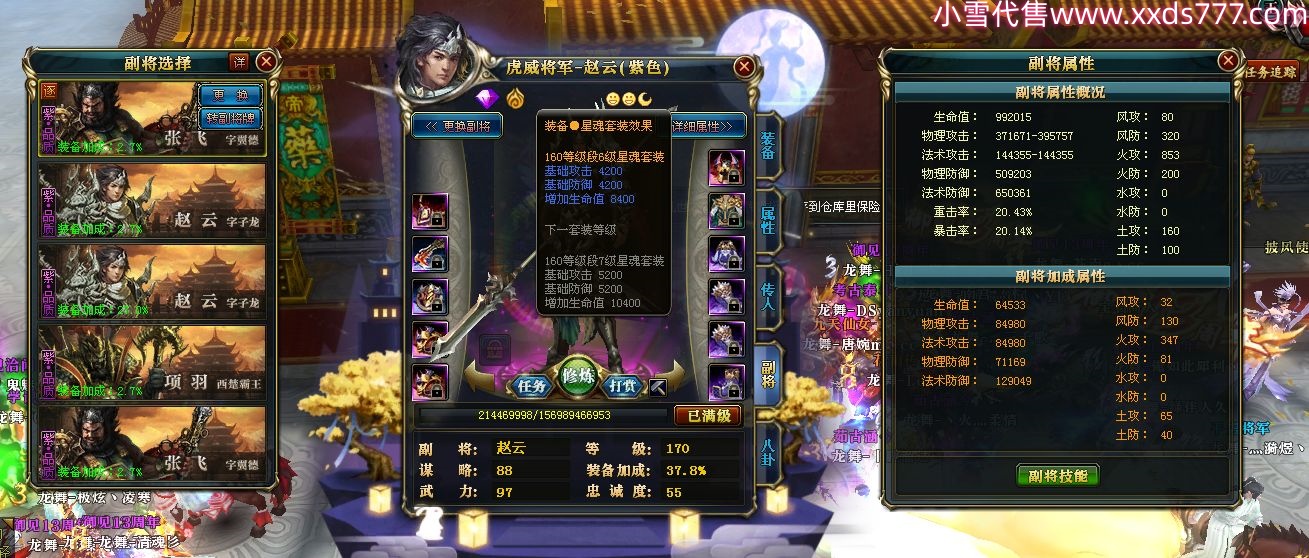This screenshot has height=558, width=1309.
Task: Close the 虎威将军-赵云 window
Action: click(x=744, y=67)
